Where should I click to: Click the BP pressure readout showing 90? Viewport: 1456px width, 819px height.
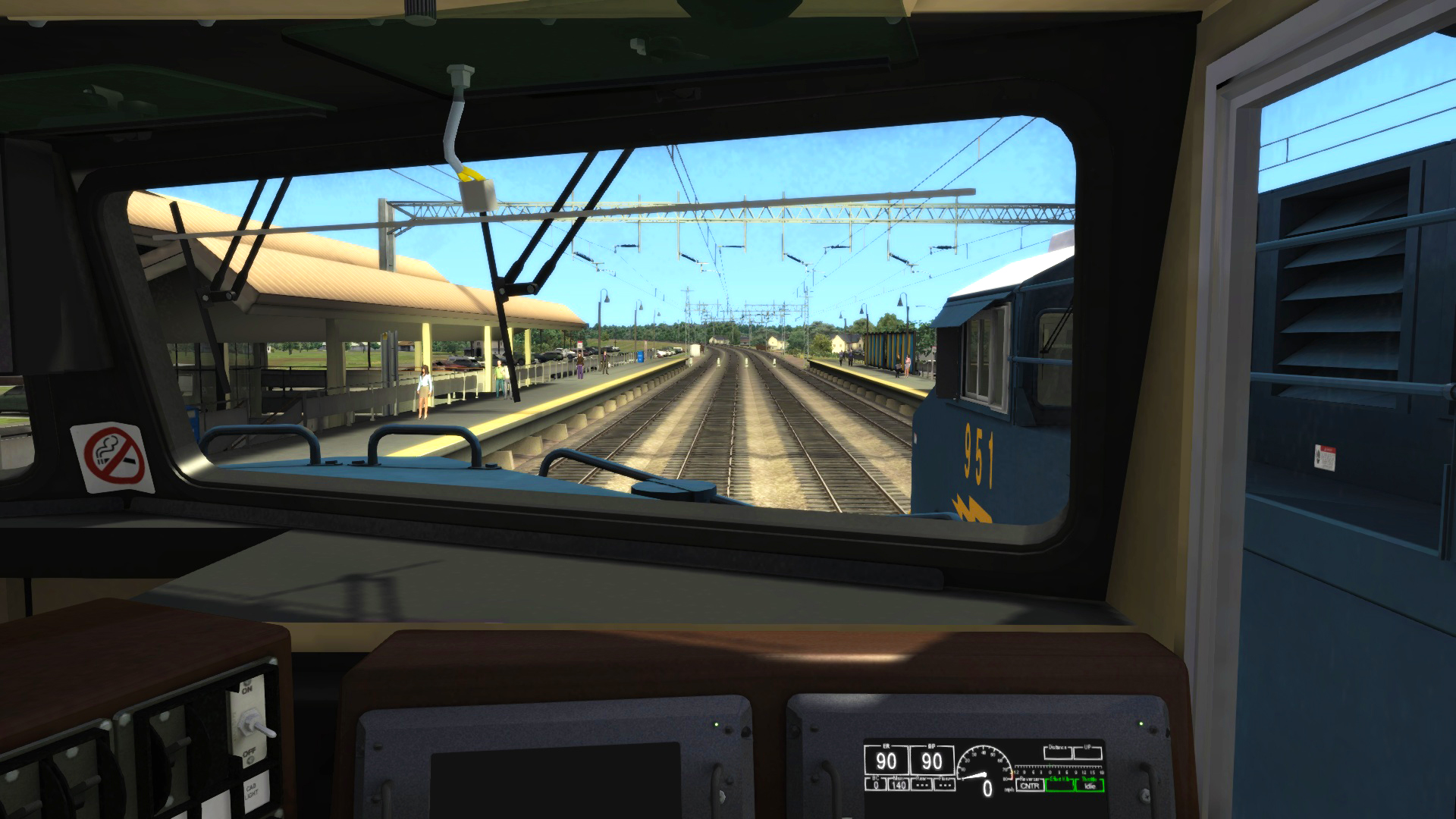click(932, 761)
